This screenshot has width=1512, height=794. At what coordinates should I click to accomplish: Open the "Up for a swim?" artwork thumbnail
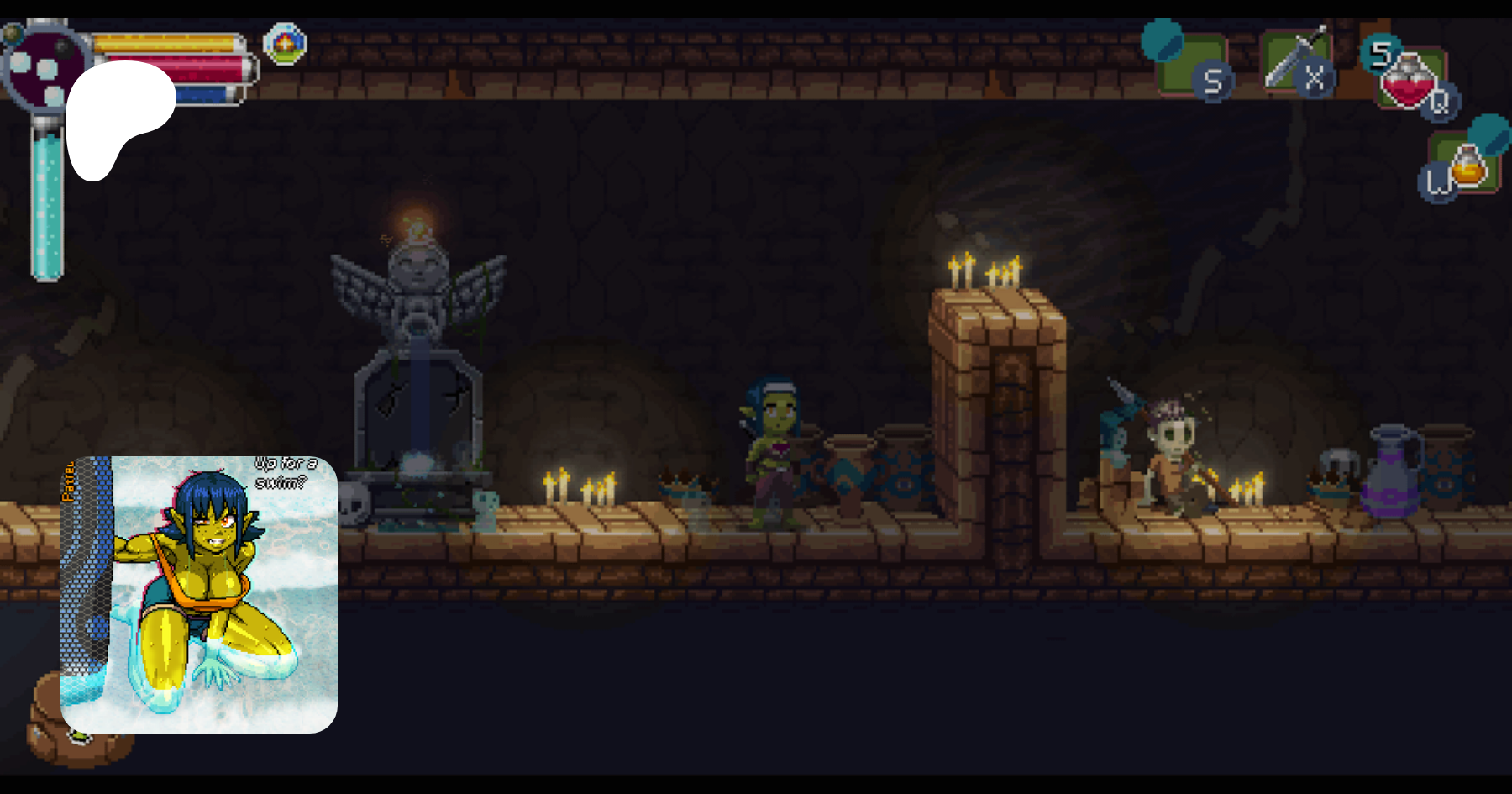click(x=199, y=594)
